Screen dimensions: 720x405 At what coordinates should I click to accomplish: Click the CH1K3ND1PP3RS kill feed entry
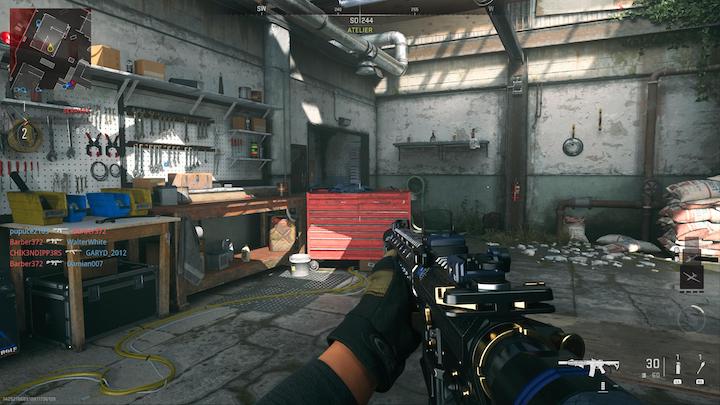click(x=37, y=253)
